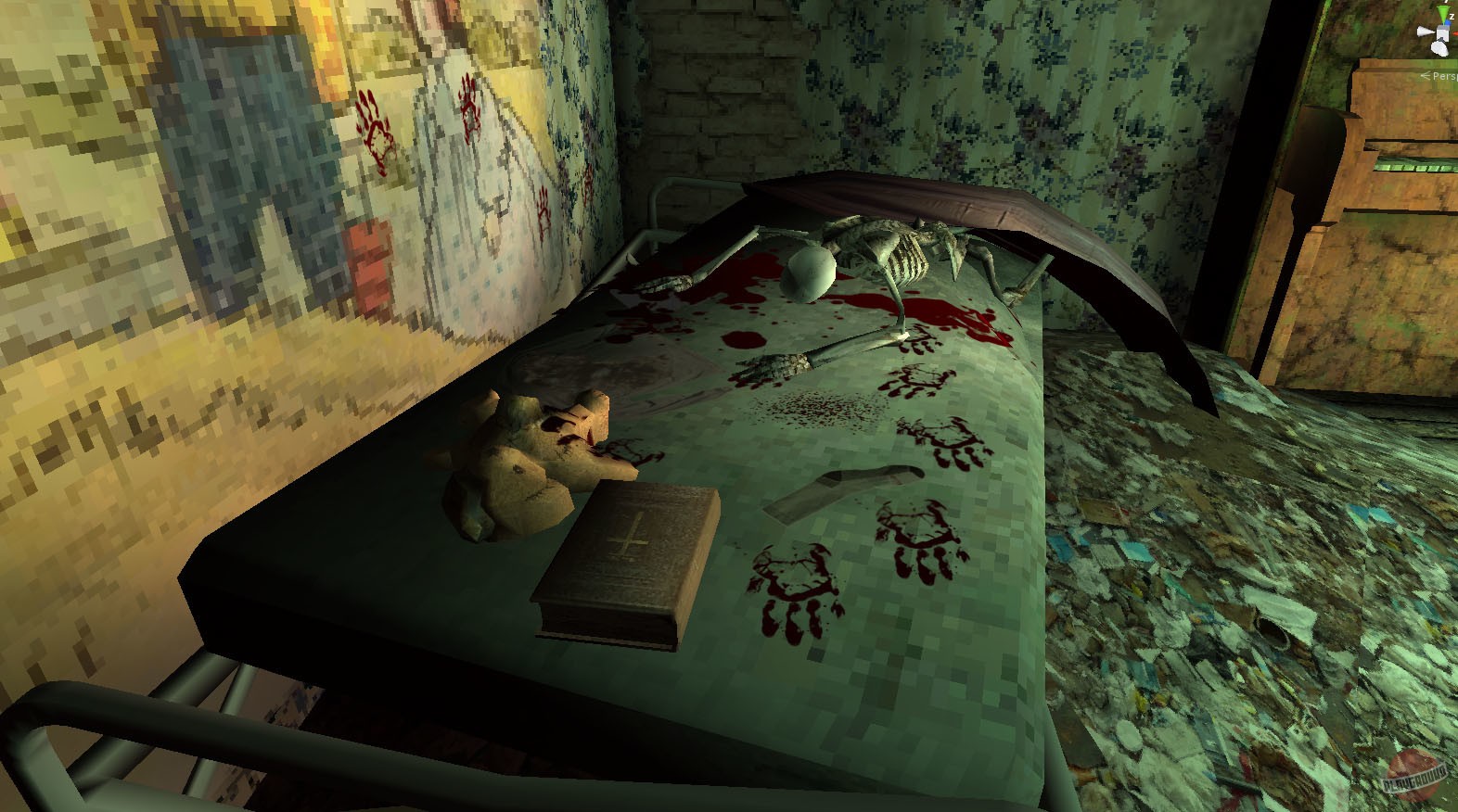Click the white cone below the gizmo cube
The image size is (1458, 812).
[x=1439, y=47]
